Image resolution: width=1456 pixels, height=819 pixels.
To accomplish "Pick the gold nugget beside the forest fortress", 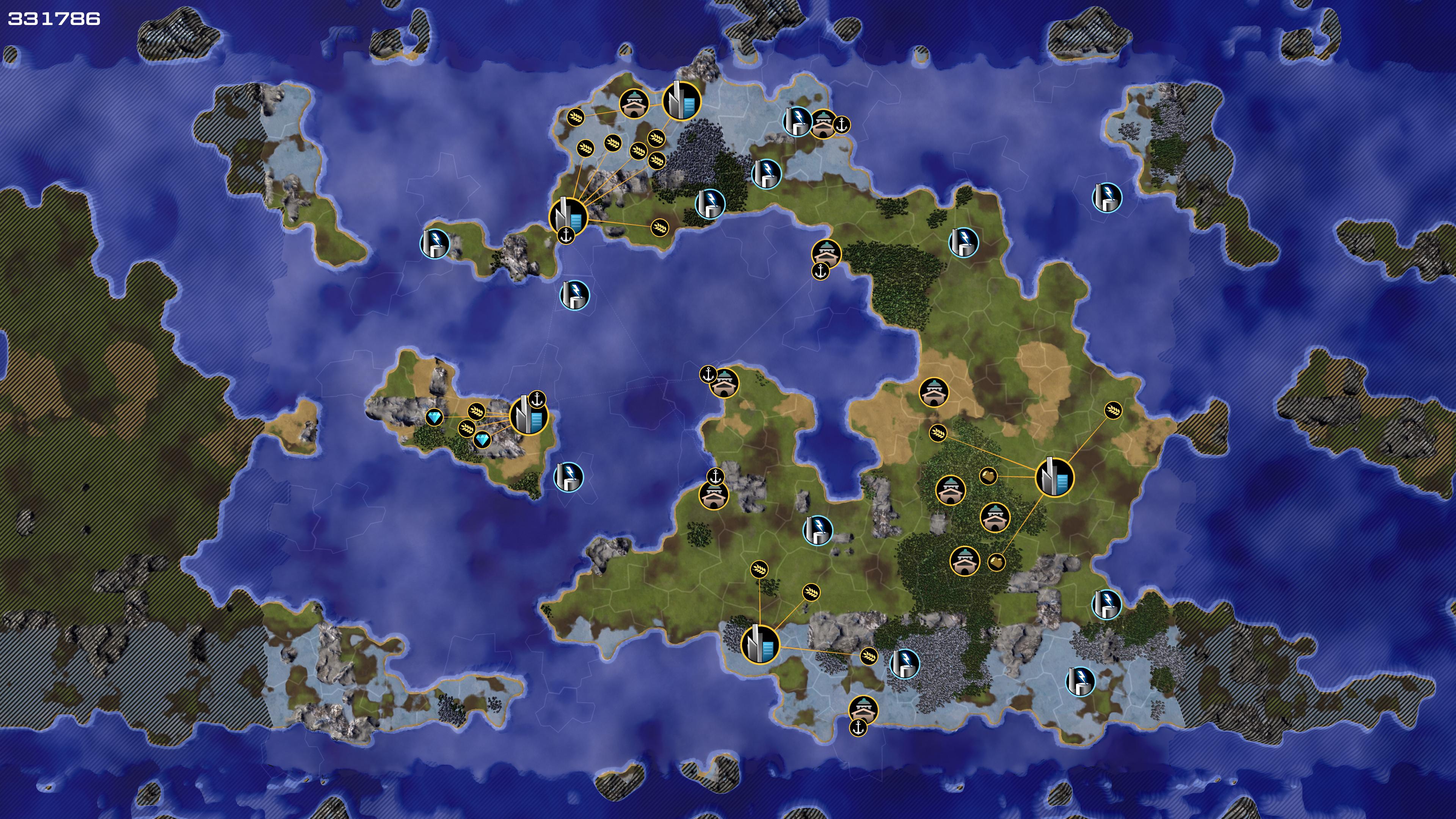I will pos(996,562).
